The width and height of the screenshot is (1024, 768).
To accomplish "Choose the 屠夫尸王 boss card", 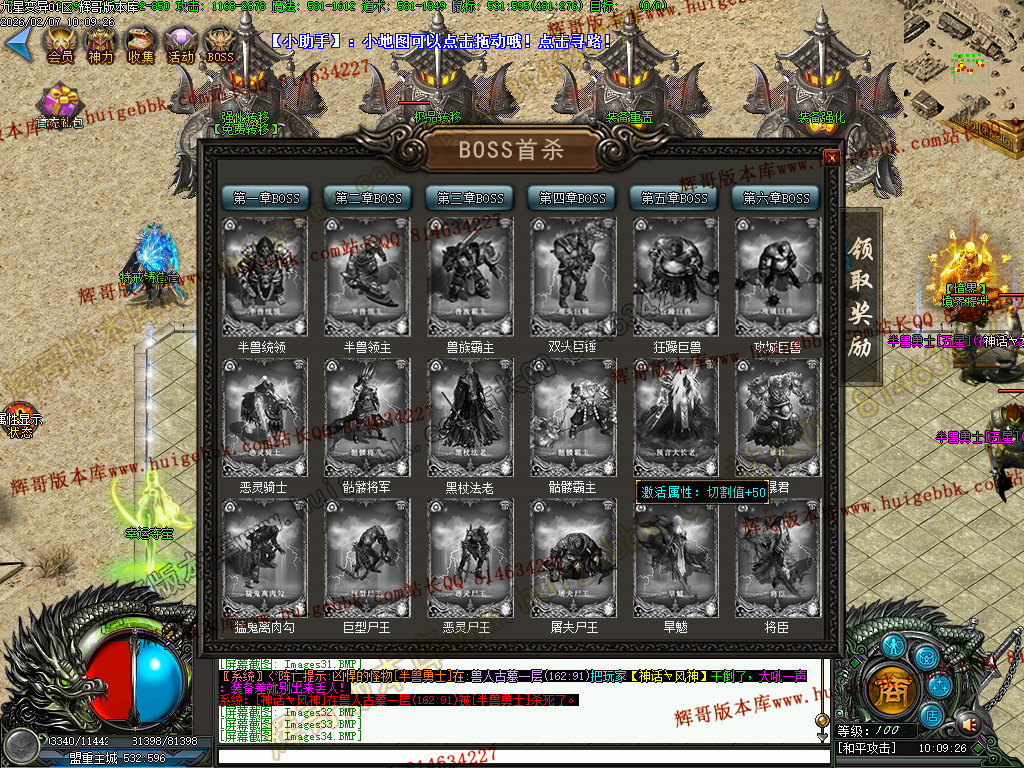I will click(x=572, y=557).
